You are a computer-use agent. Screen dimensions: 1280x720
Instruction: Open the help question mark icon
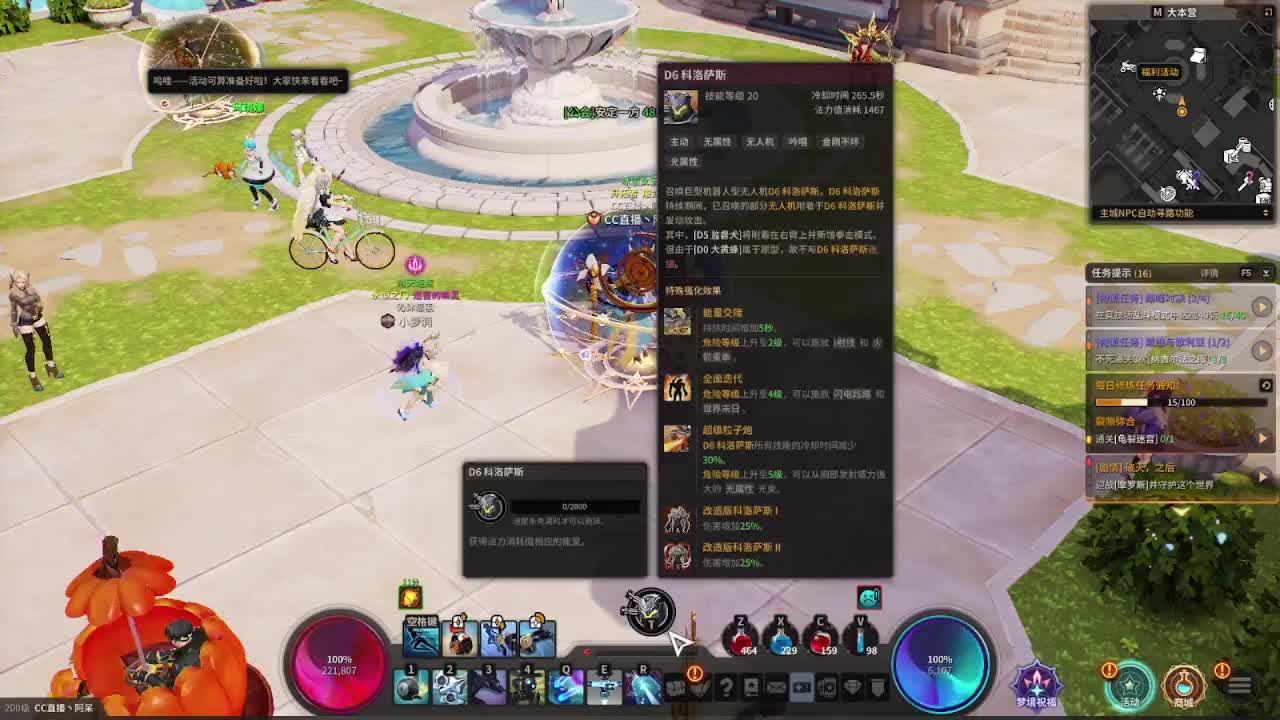(727, 688)
